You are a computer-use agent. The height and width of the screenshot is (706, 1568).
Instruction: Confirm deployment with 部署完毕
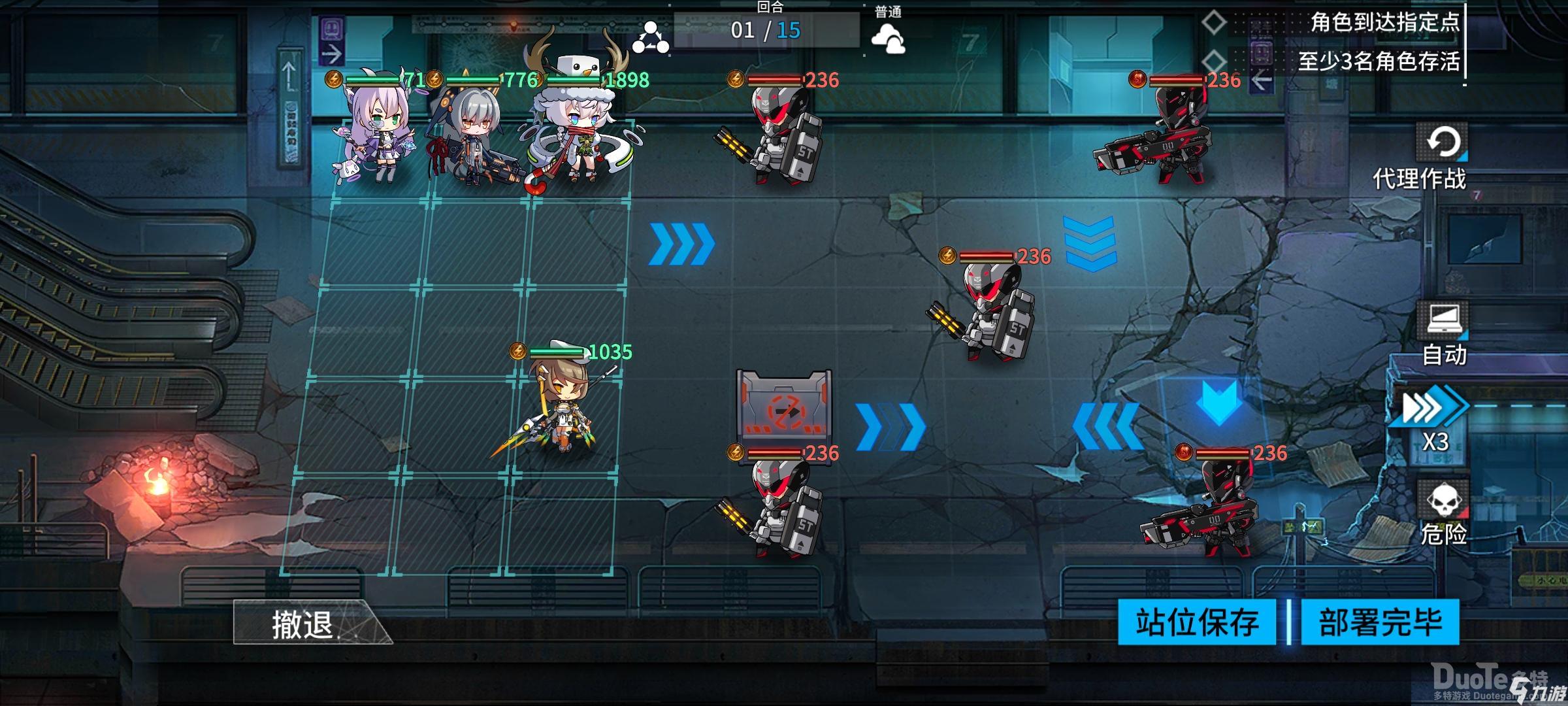pos(1380,622)
